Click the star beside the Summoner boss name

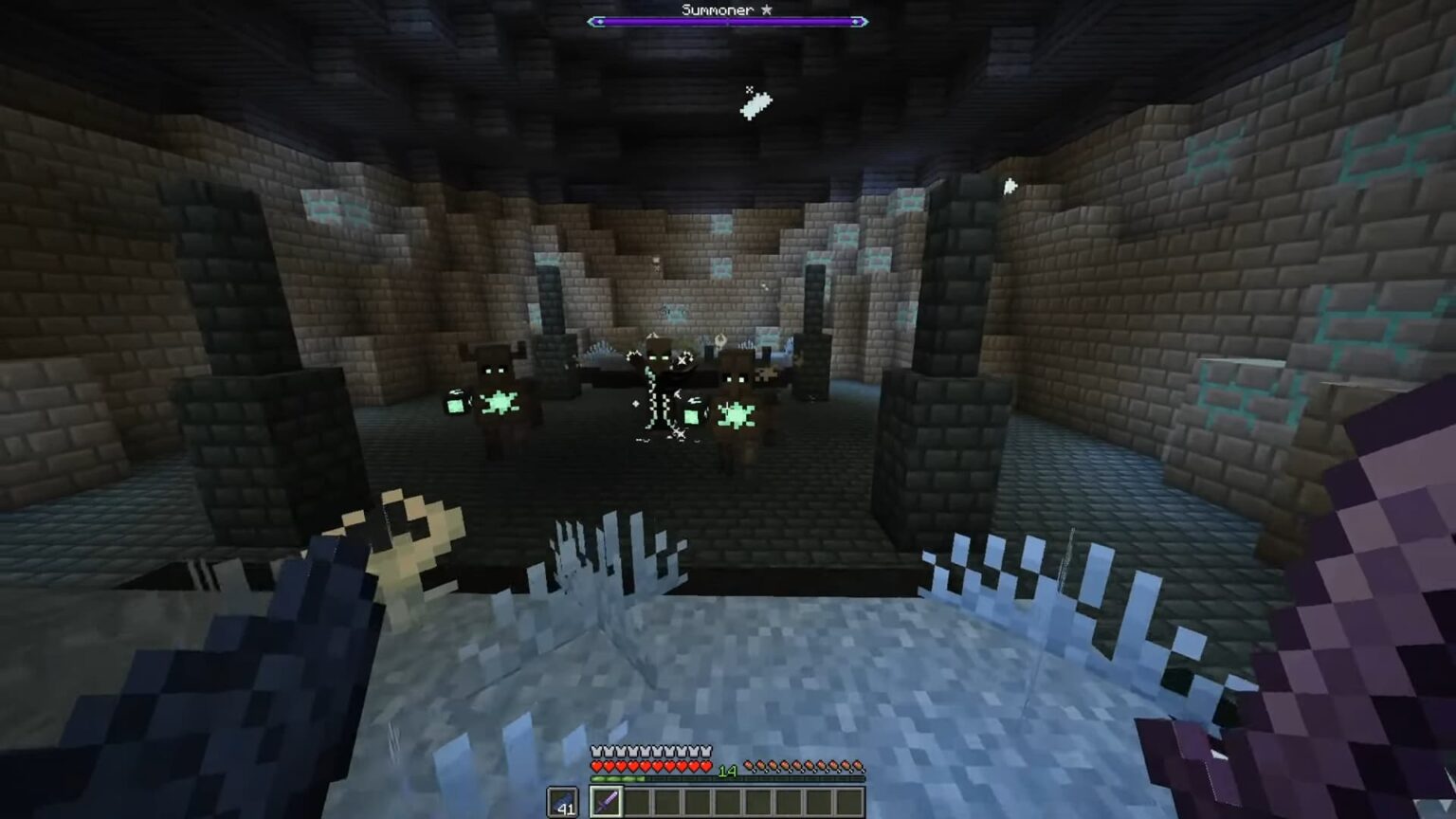[x=766, y=9]
